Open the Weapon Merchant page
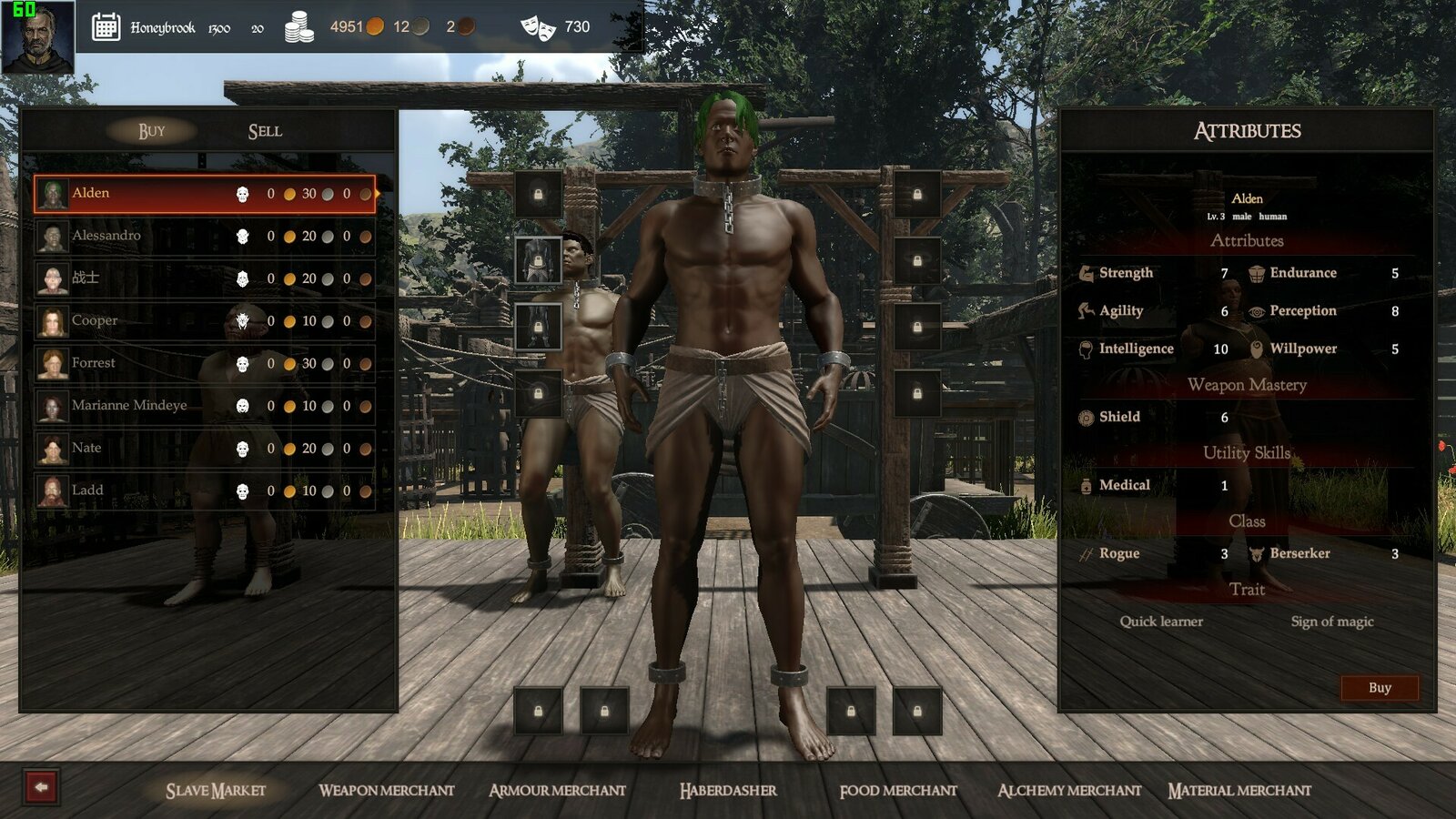 pos(386,791)
